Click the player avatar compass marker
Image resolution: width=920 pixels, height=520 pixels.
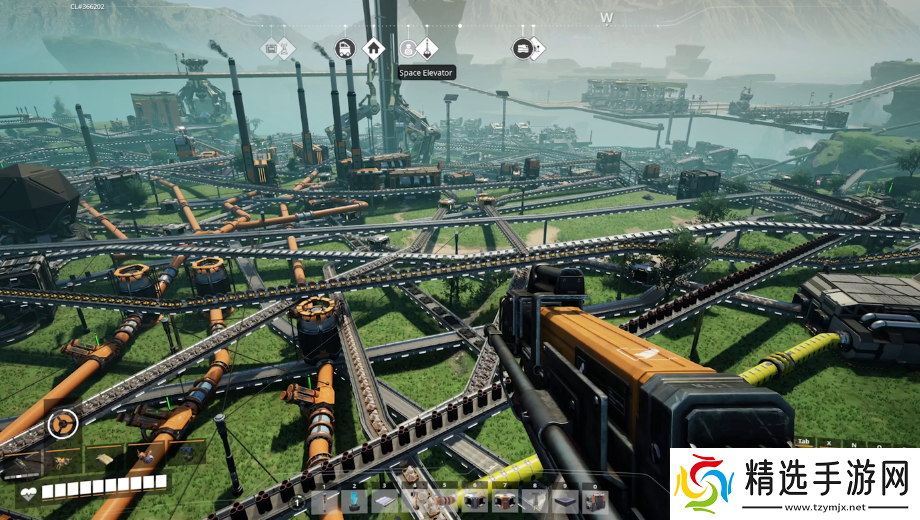click(x=407, y=48)
